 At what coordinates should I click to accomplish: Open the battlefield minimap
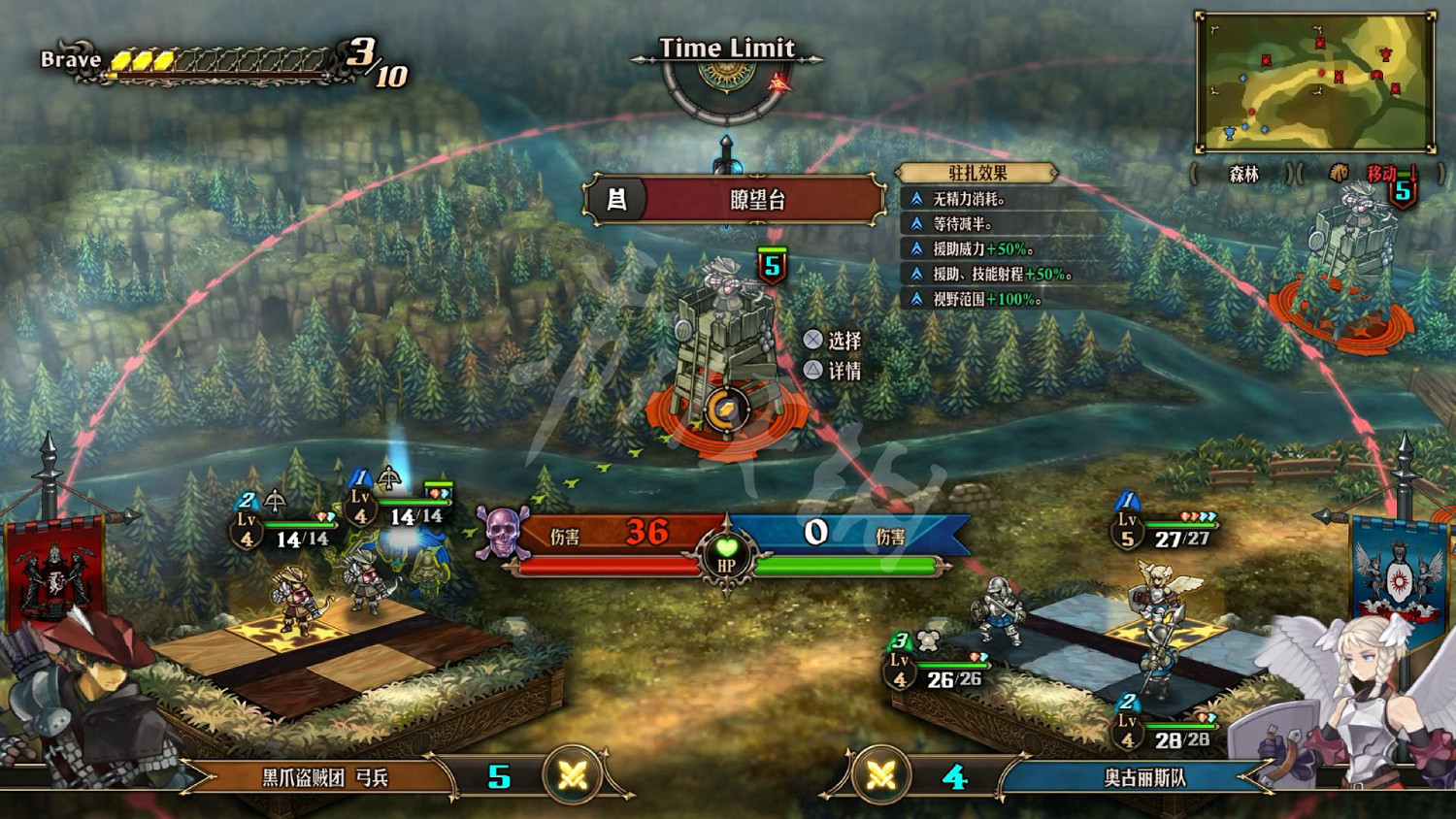[x=1315, y=82]
